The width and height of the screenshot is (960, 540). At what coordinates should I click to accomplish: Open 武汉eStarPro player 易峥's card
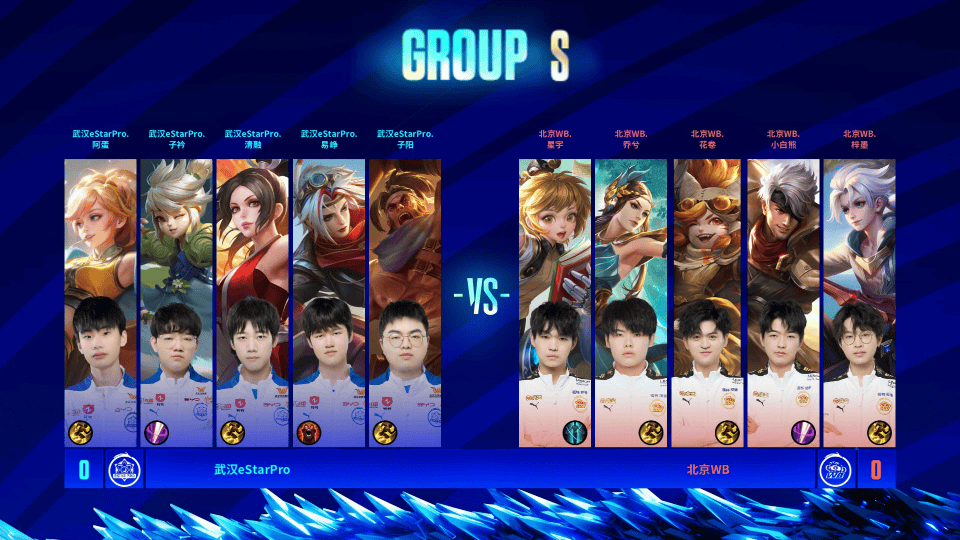coord(328,300)
